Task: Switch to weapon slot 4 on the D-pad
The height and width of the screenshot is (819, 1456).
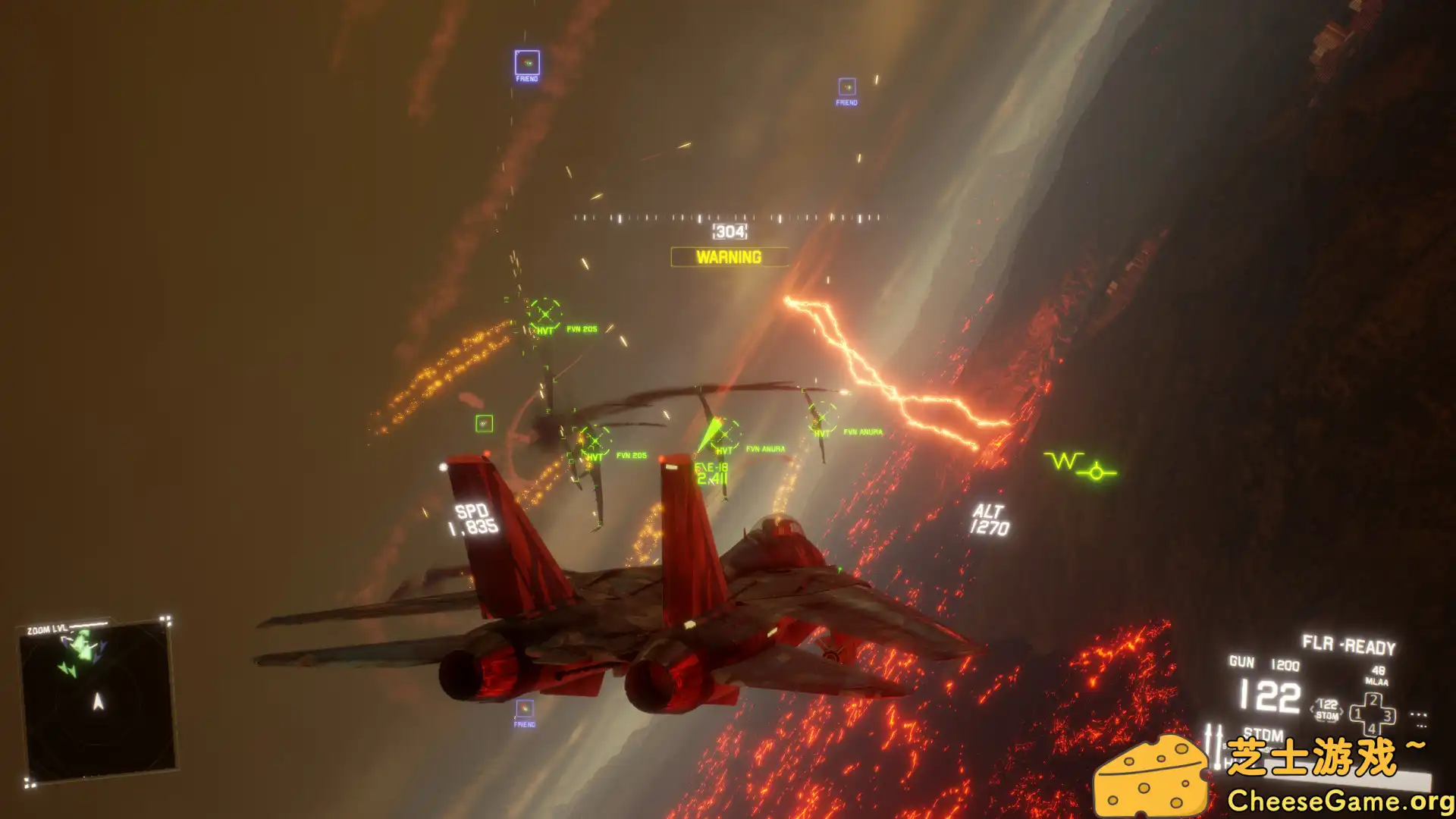Action: click(x=1373, y=729)
